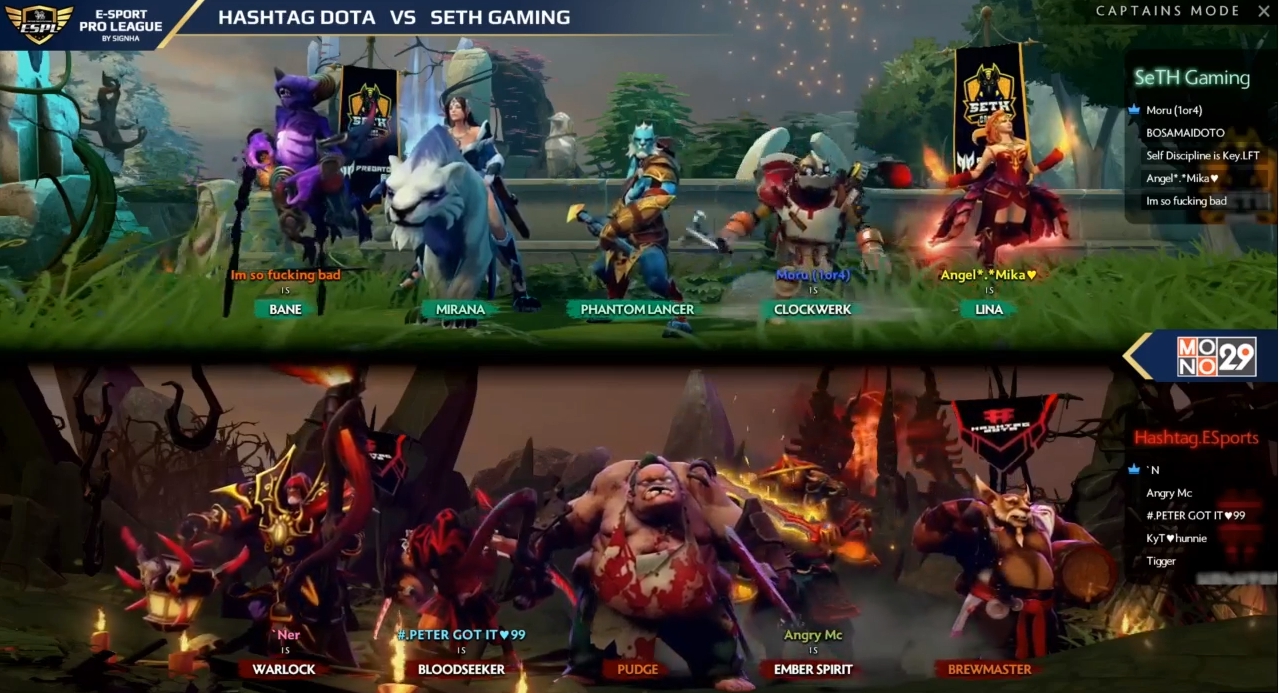
Task: Select the MIRANA hero name label
Action: pos(460,309)
